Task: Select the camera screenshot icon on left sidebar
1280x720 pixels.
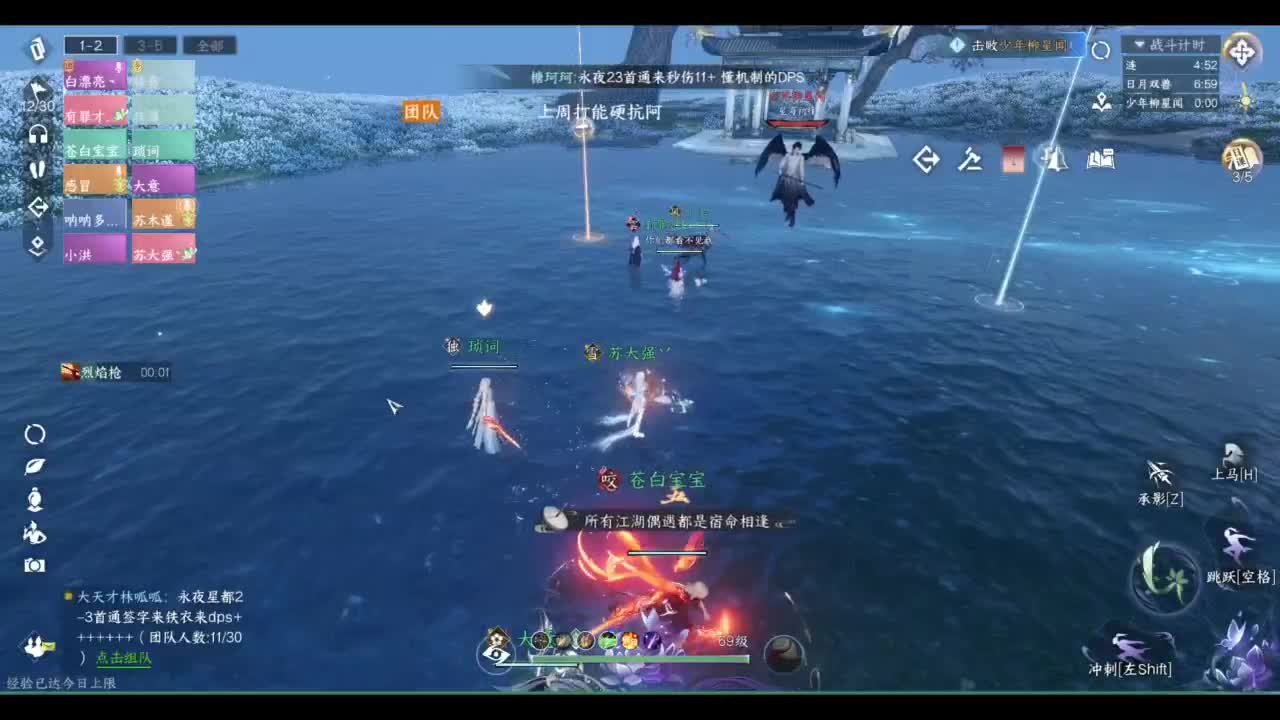Action: [36, 565]
